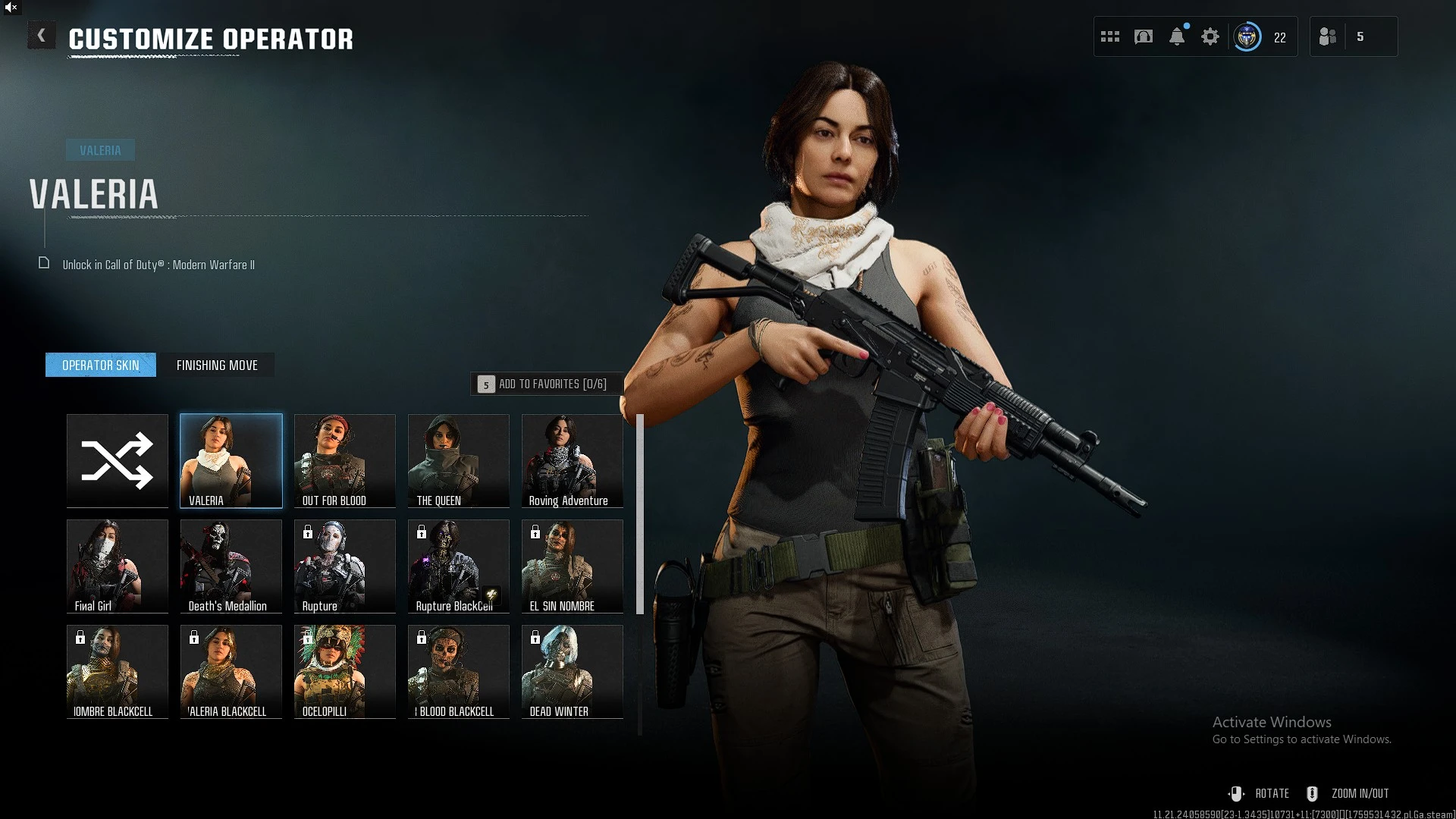
Task: Select the Death's Medallion skin
Action: [231, 566]
